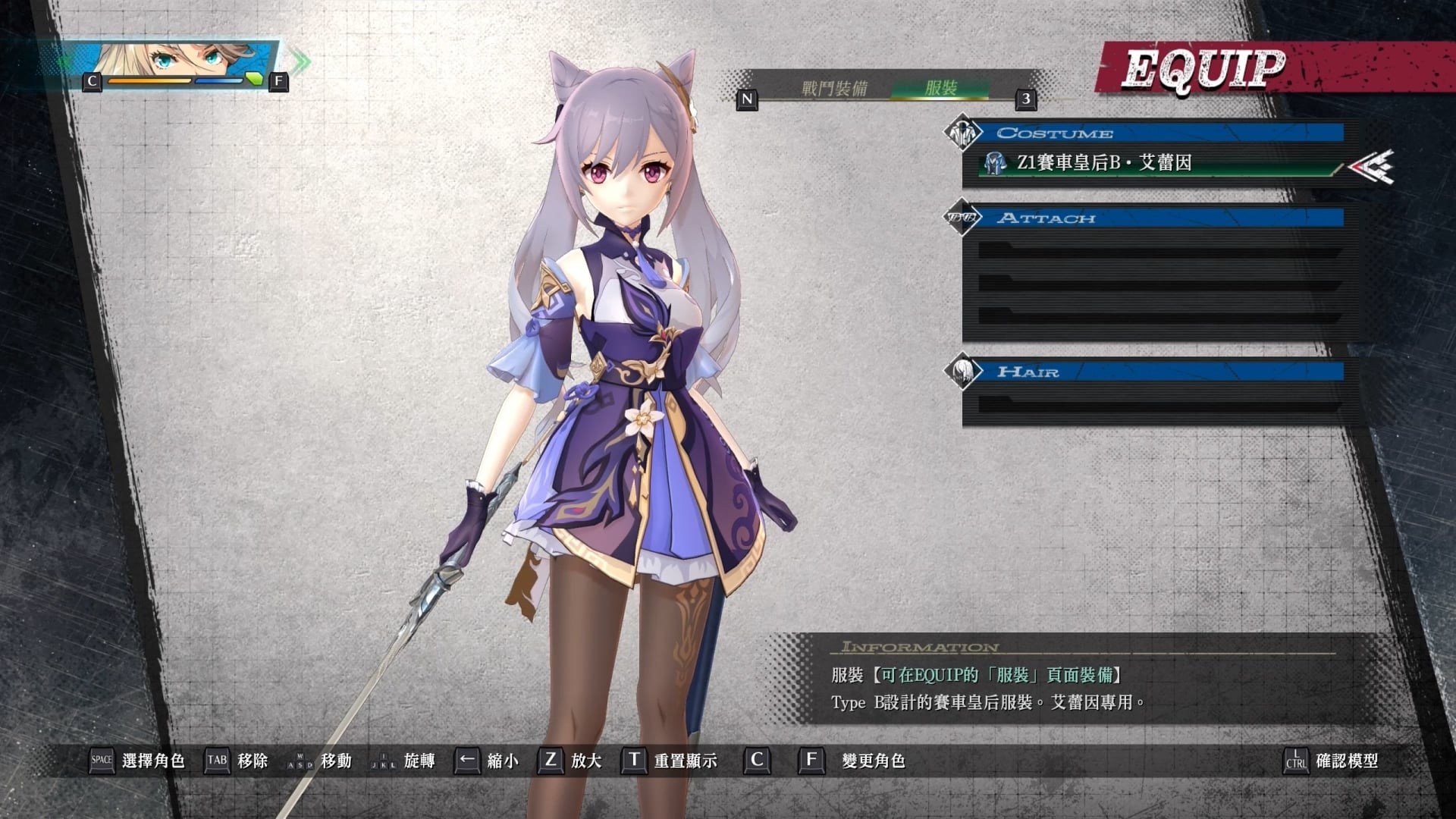Select the 服裝 tab
Viewport: 1456px width, 819px height.
coord(940,86)
